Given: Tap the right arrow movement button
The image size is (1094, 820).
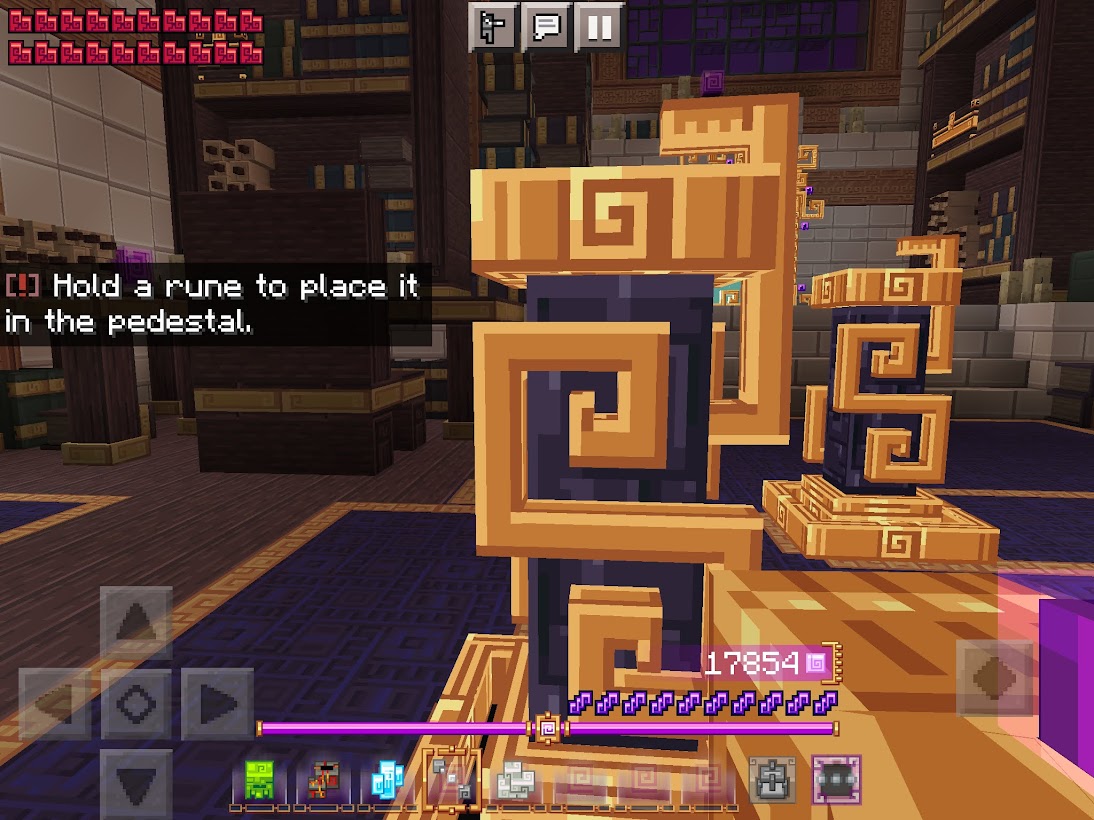Looking at the screenshot, I should click(217, 704).
